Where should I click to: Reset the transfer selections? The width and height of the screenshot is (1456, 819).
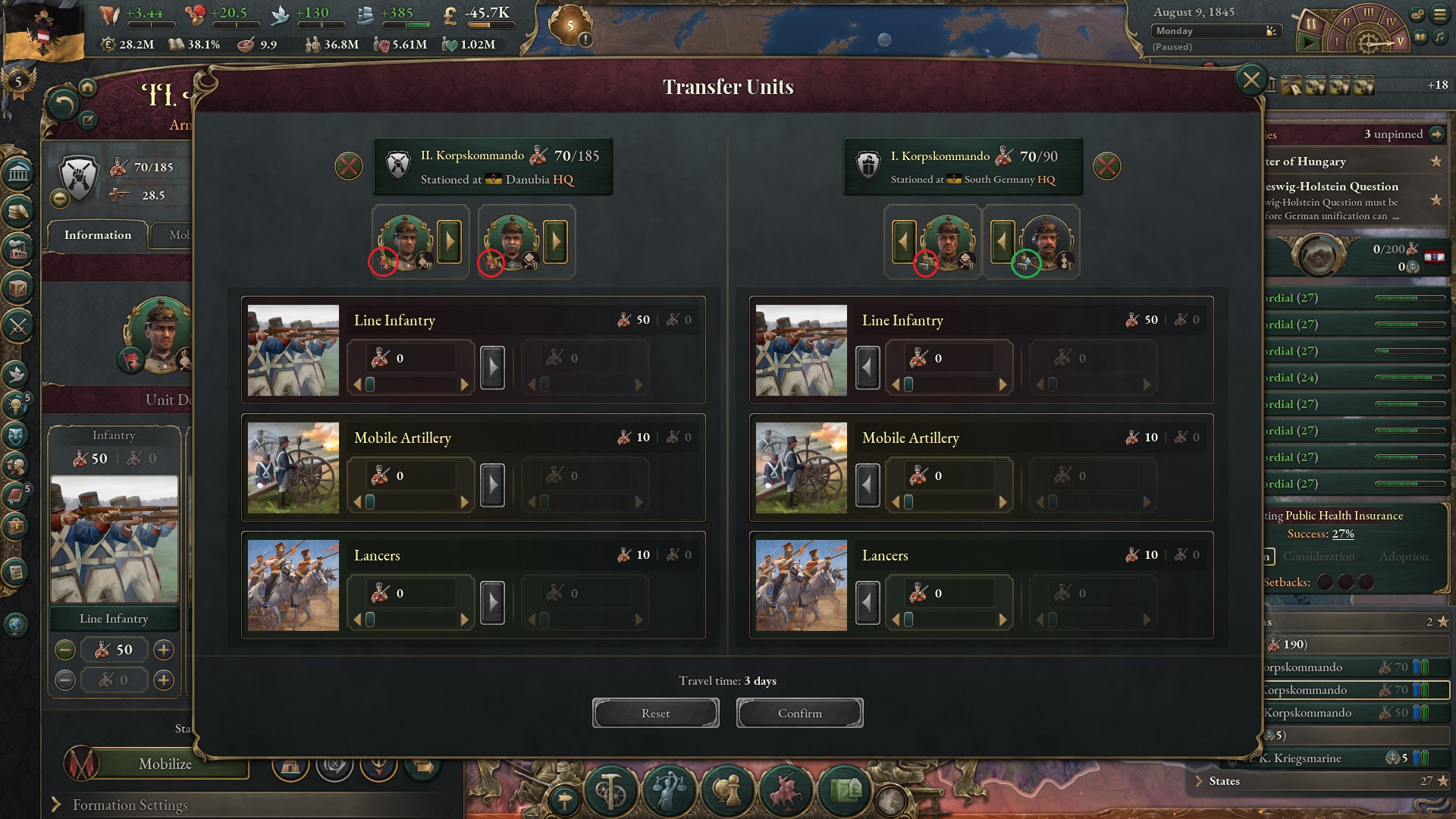point(655,713)
